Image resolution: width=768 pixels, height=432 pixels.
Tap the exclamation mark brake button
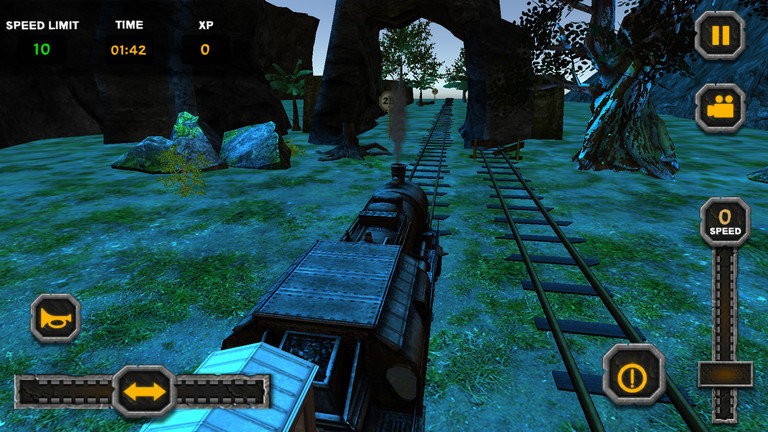coord(633,375)
